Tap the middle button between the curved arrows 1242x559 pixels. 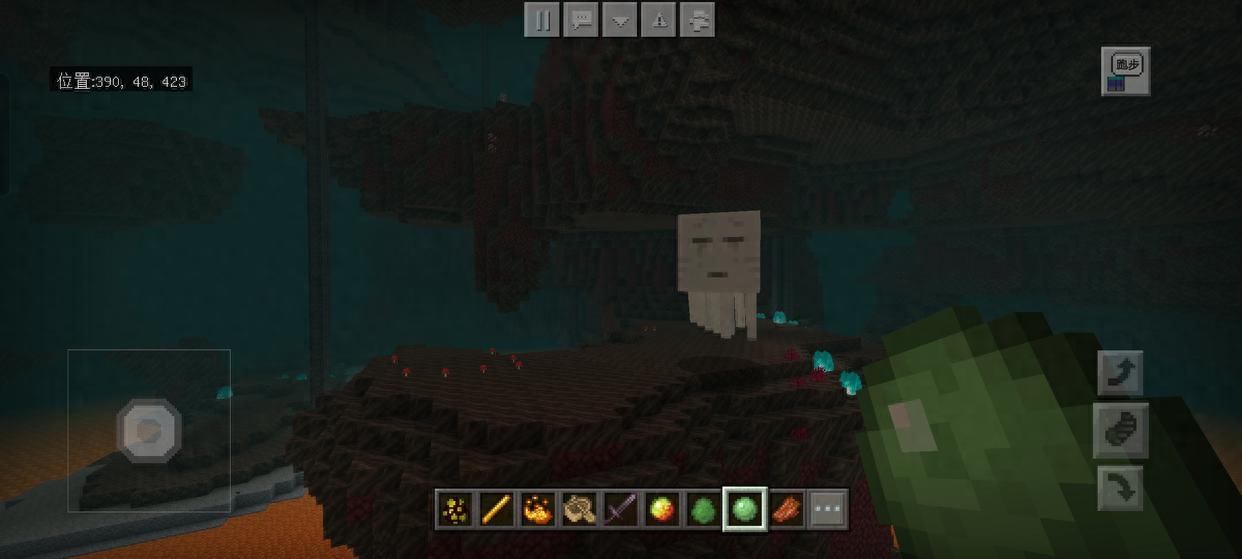point(1121,431)
